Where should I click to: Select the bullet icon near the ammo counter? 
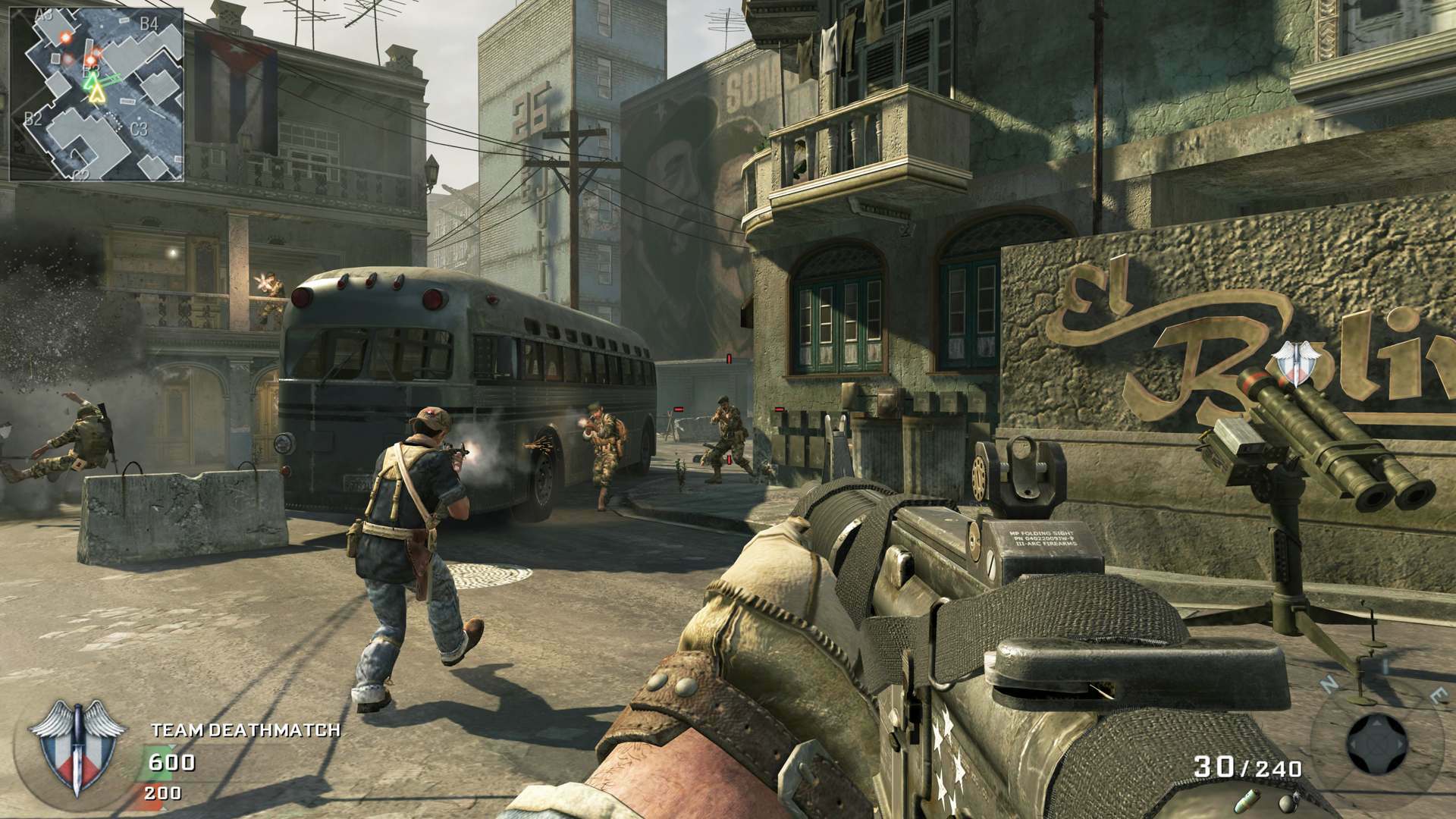click(1247, 800)
